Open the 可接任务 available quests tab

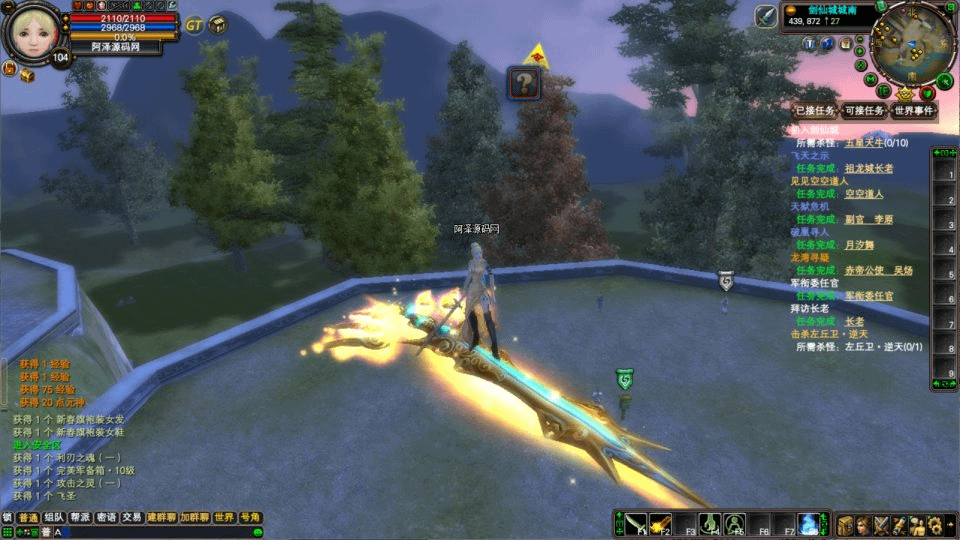tap(864, 111)
